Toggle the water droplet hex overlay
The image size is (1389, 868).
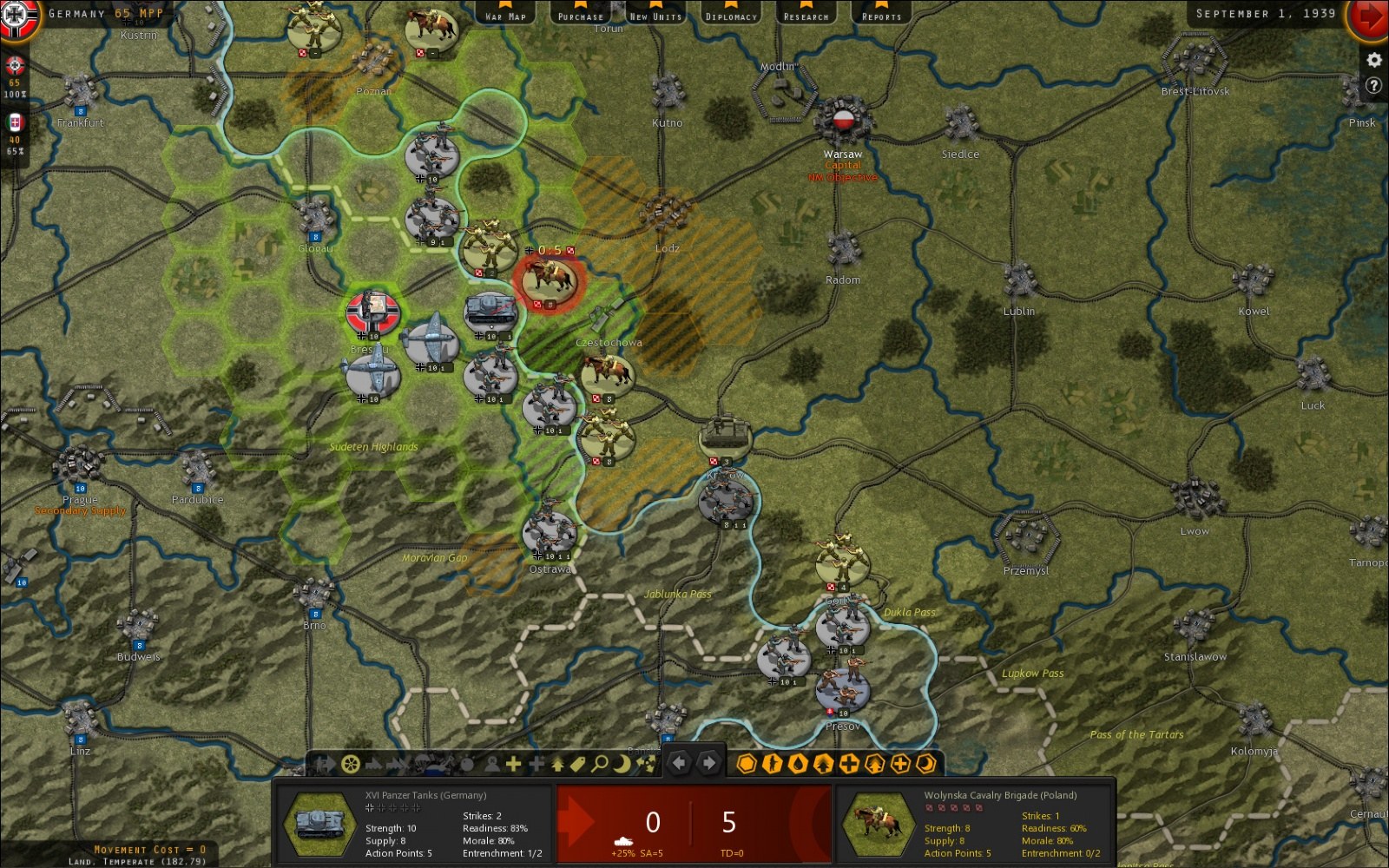797,764
